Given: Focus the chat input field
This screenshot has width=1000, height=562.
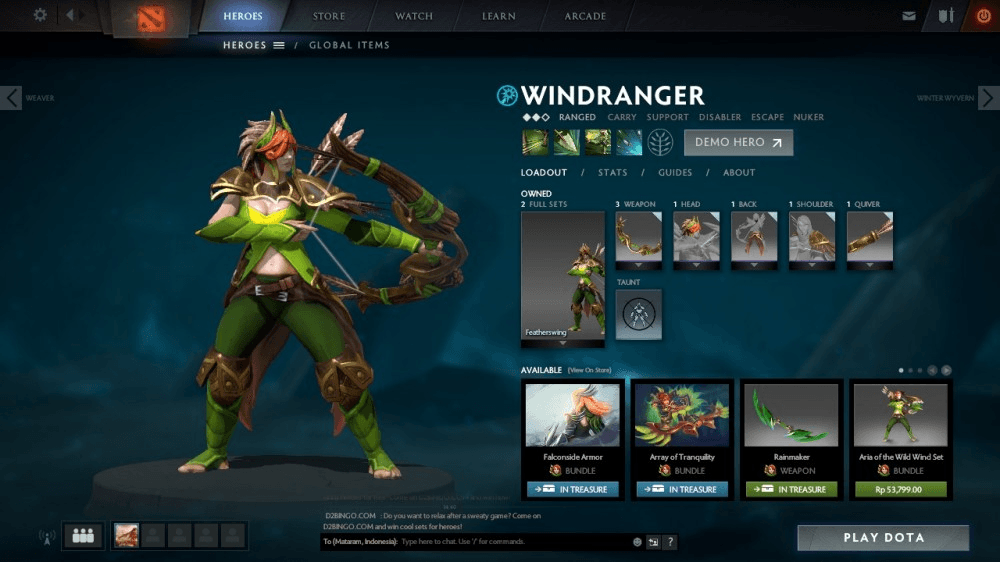Looking at the screenshot, I should click(x=515, y=542).
